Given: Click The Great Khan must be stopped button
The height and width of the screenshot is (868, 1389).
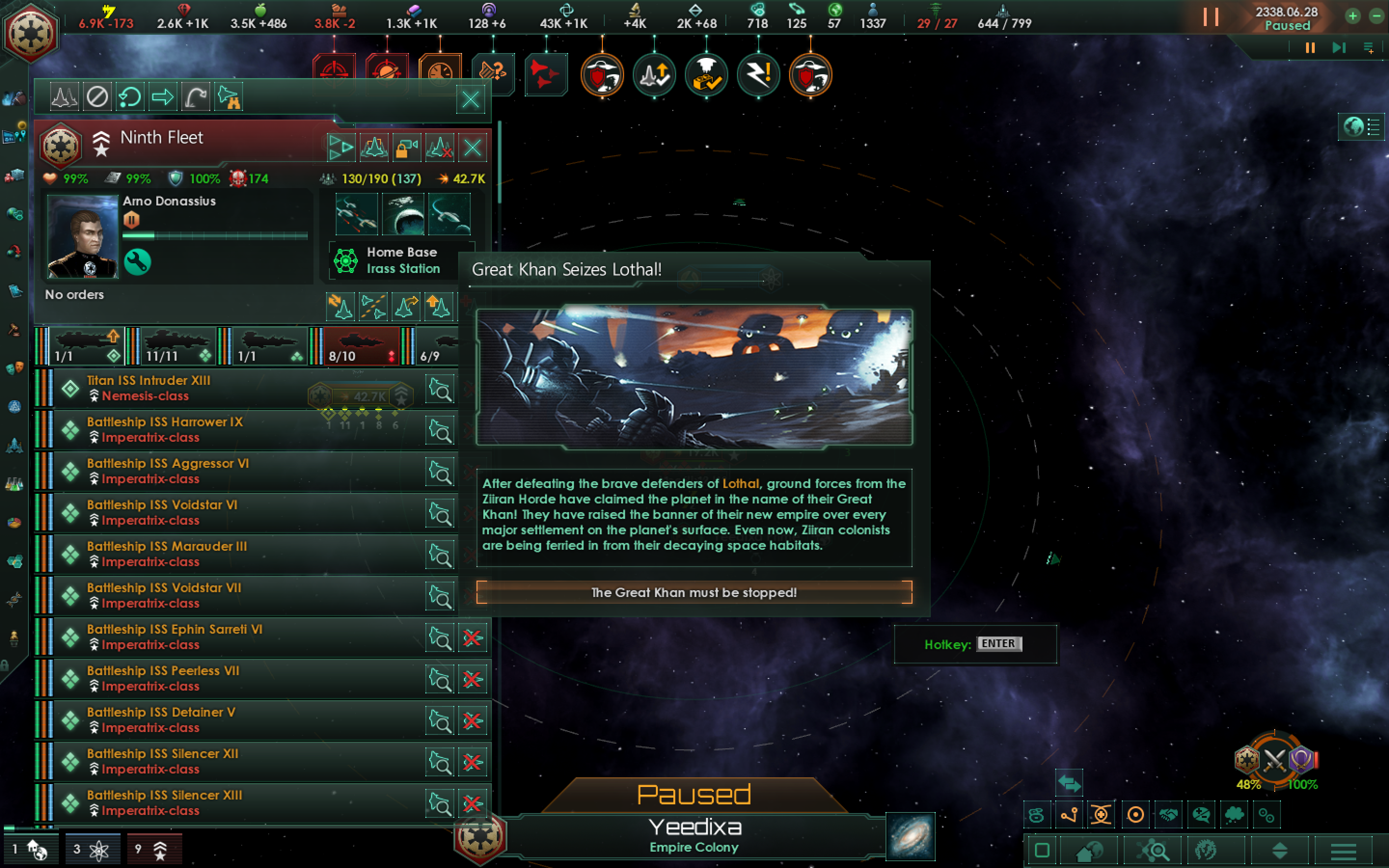Looking at the screenshot, I should tap(694, 593).
